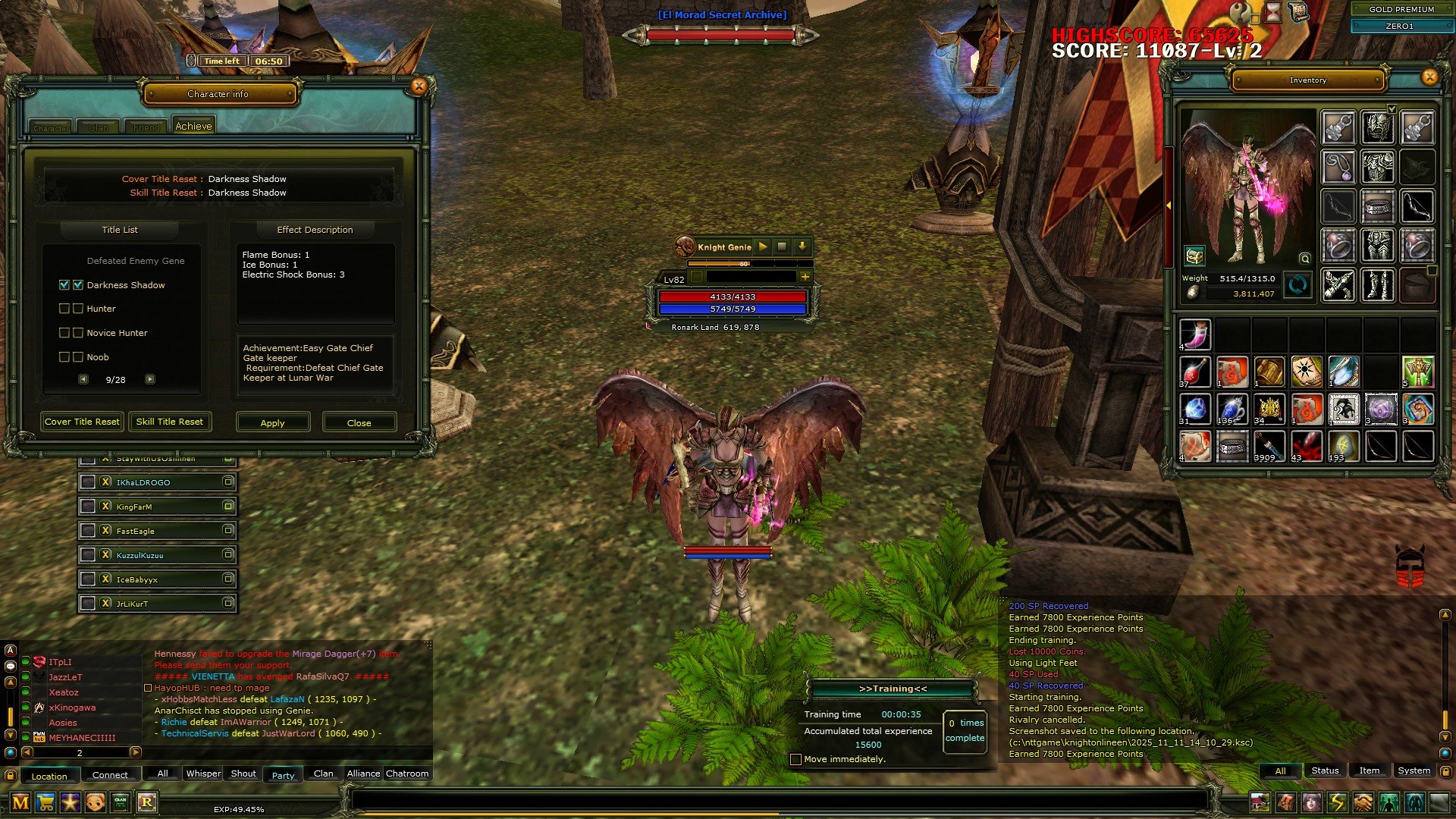Switch chat to the Whisper tab
This screenshot has height=819, width=1456.
click(x=203, y=773)
